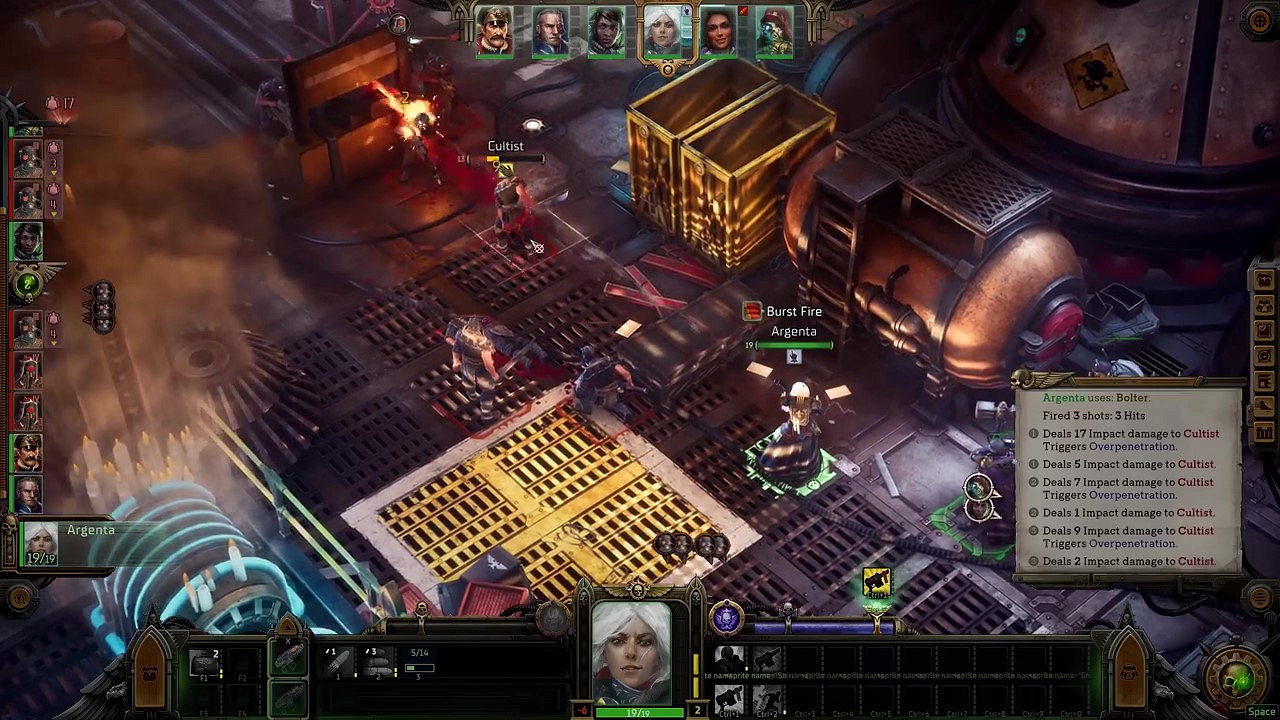Switch to the lower weapon set slot
Image resolution: width=1280 pixels, height=720 pixels.
pos(287,696)
